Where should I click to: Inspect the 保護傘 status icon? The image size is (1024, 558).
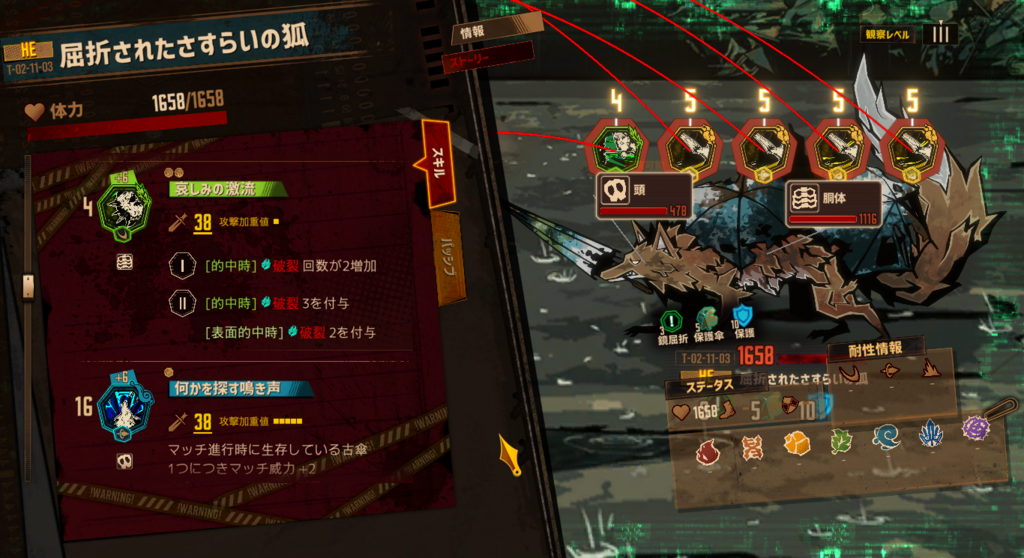coord(705,321)
